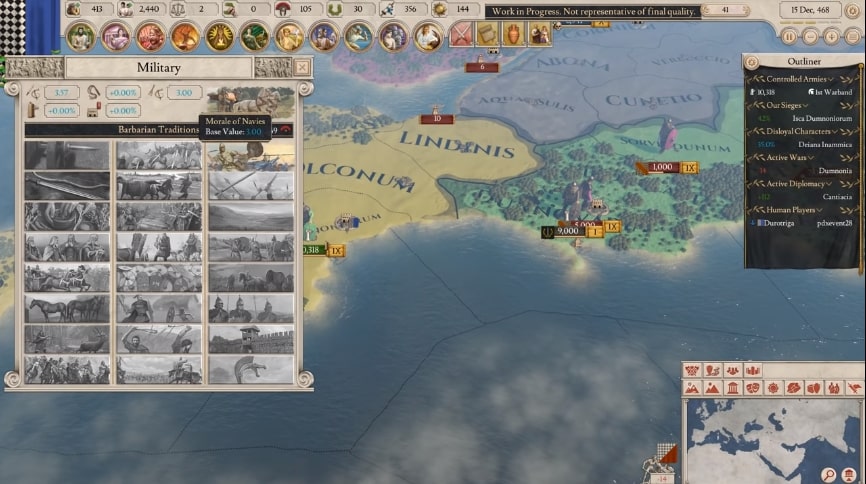This screenshot has width=866, height=484.
Task: Open the minimap magnifying glass search
Action: tap(830, 475)
